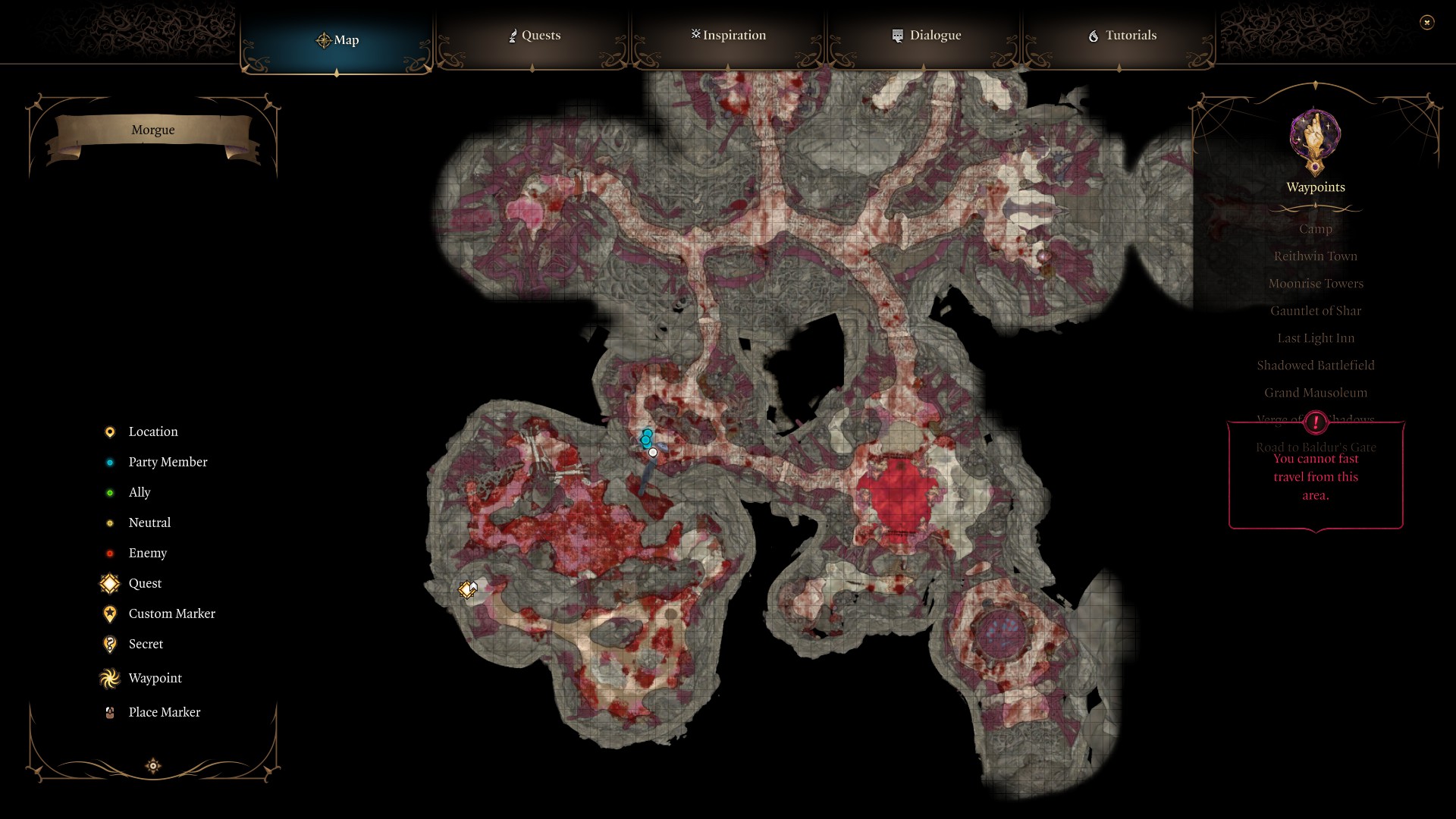
Task: Toggle Ally marker visibility in the legend
Action: [108, 492]
